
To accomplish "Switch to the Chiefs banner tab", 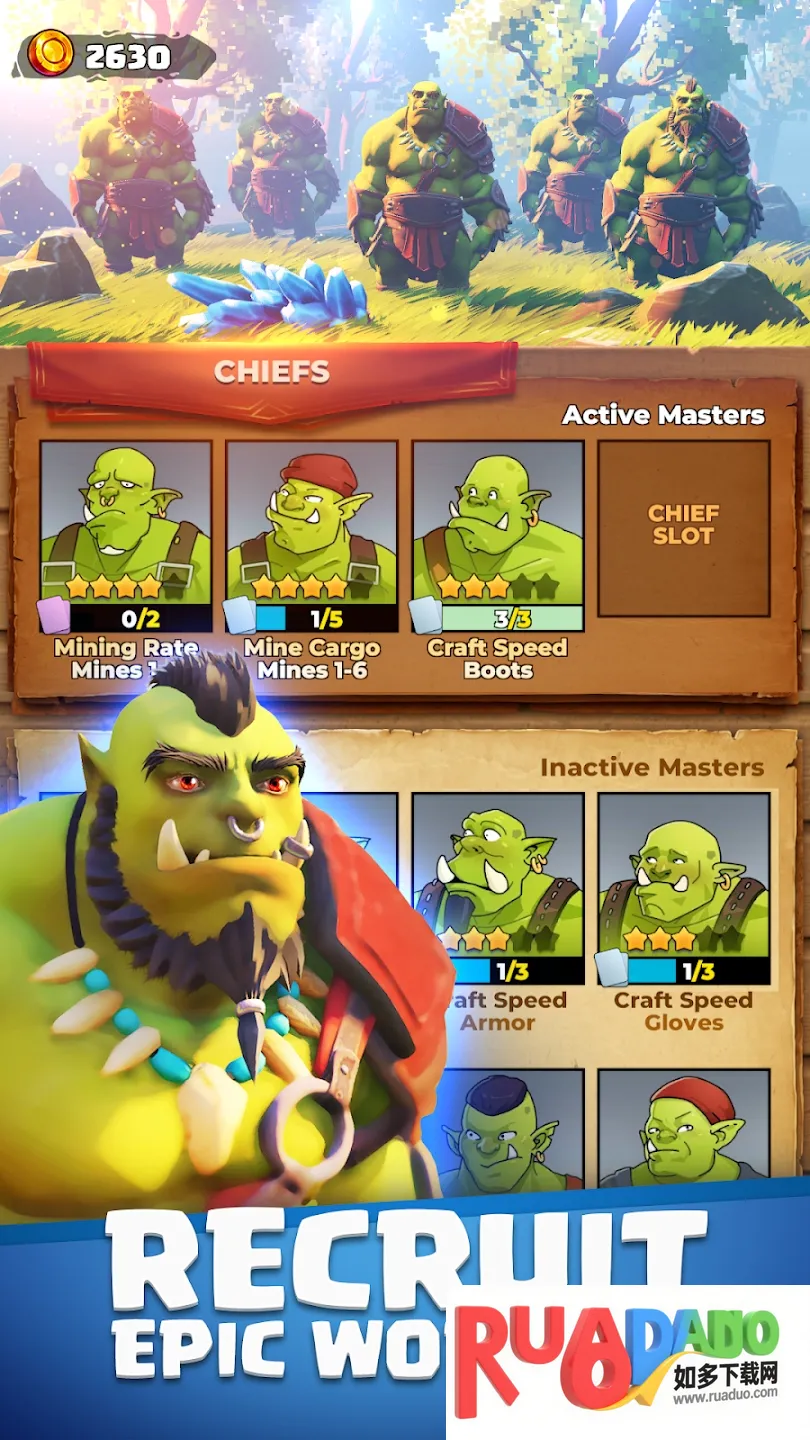I will point(272,373).
